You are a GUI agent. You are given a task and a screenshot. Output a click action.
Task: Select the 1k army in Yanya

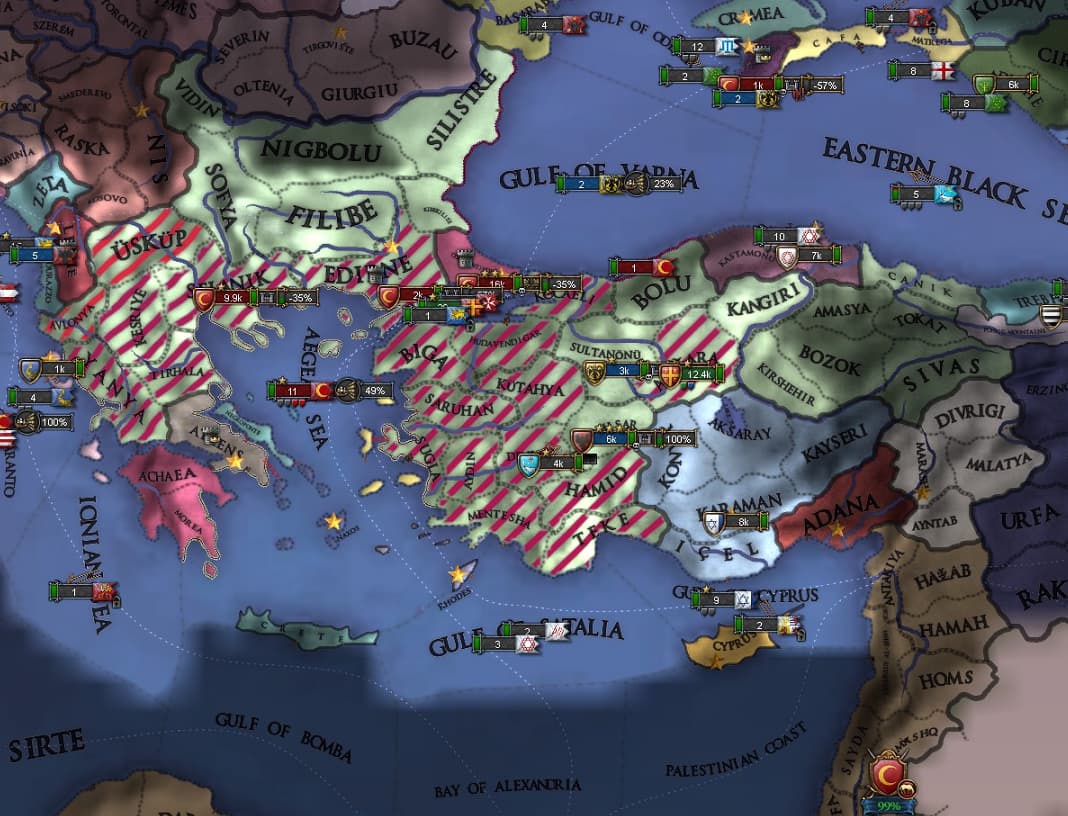pos(58,369)
